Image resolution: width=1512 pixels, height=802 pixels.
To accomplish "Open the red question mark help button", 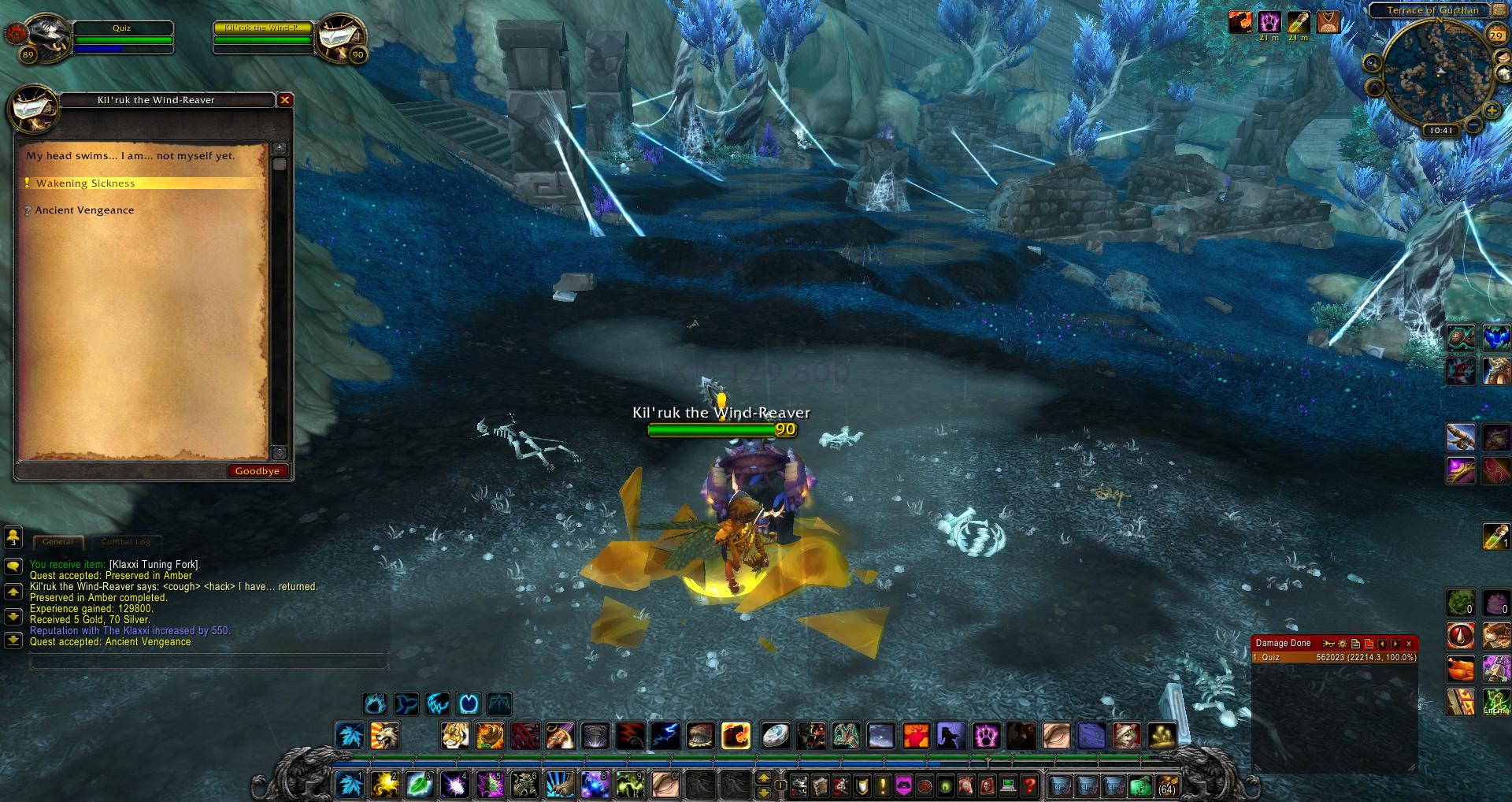I will point(1028,785).
